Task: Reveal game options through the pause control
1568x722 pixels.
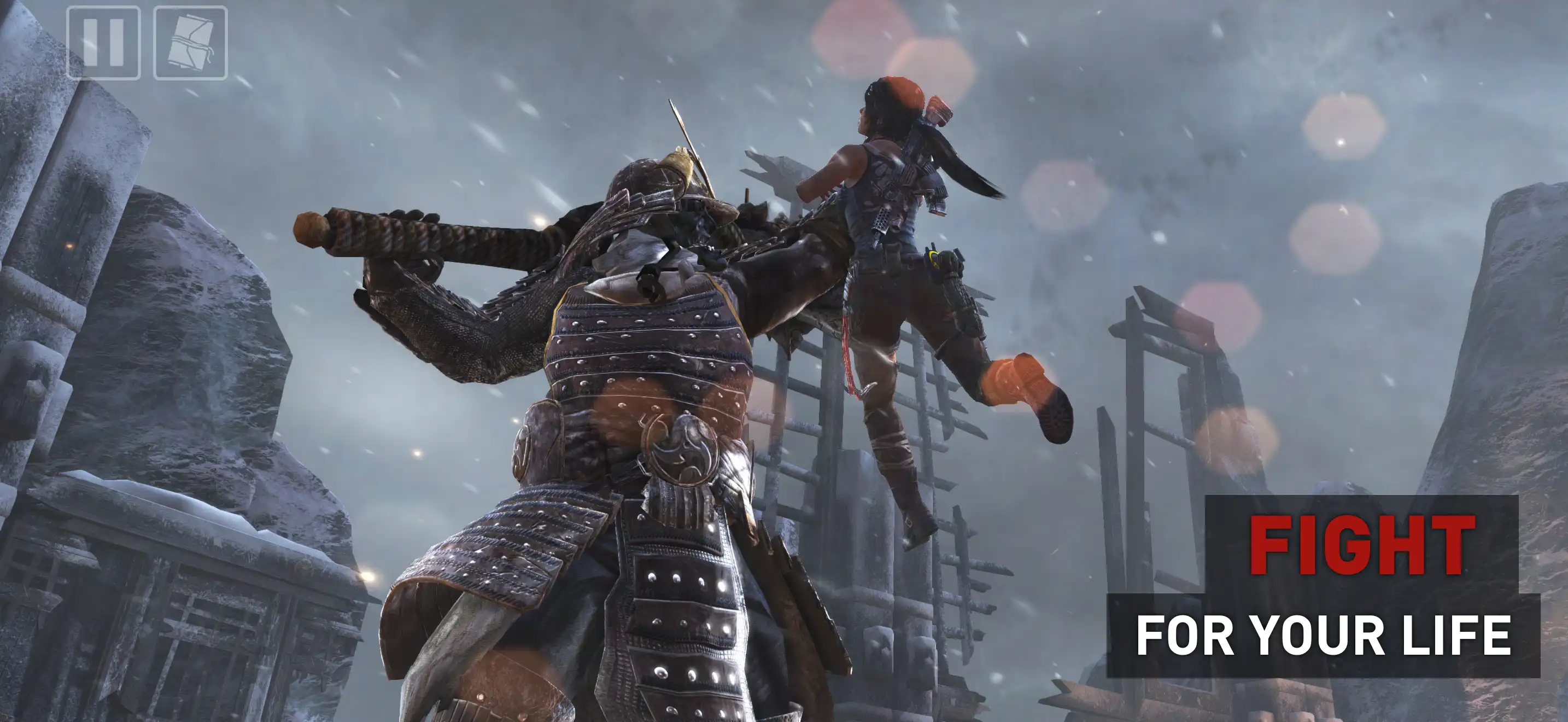Action: [103, 42]
